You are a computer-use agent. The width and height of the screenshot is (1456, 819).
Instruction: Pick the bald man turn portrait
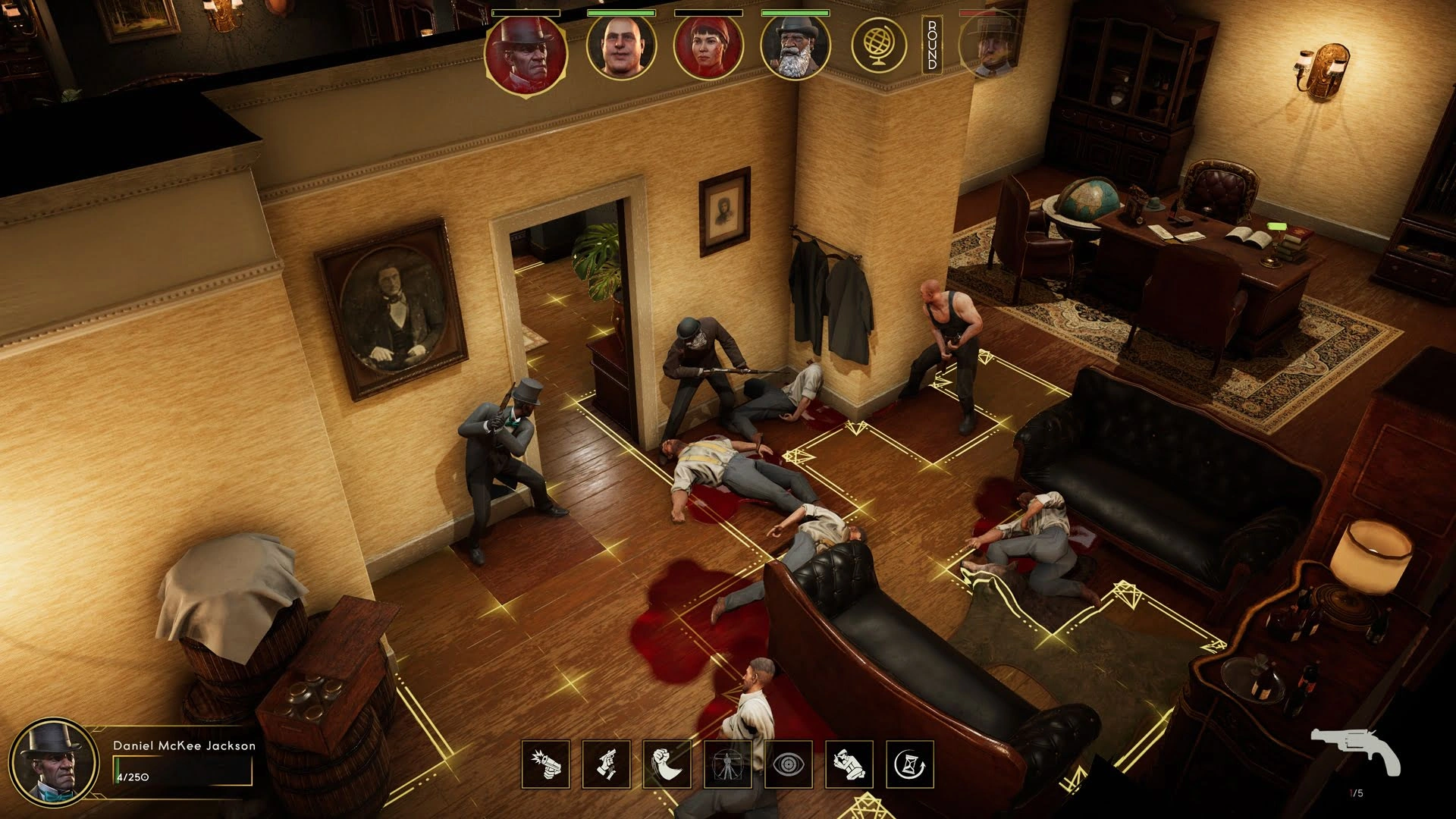tap(621, 47)
